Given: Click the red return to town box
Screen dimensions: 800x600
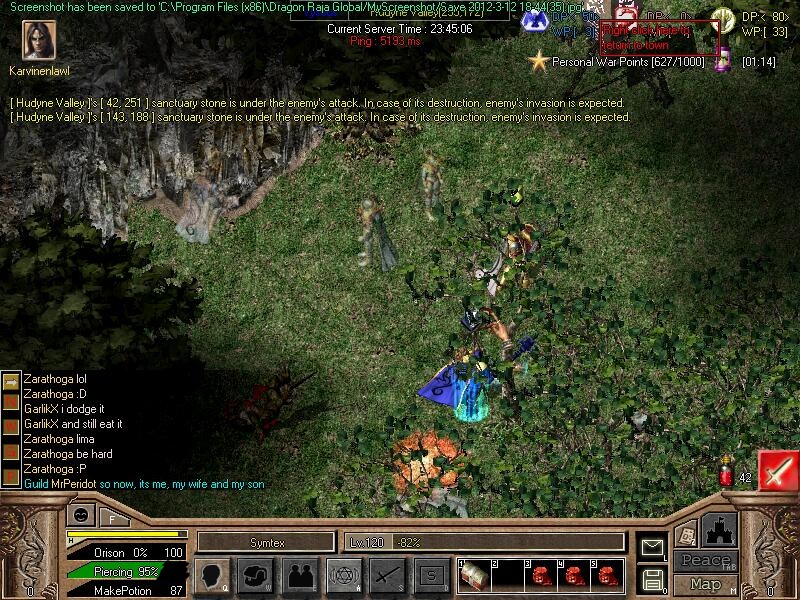Looking at the screenshot, I should tap(659, 37).
